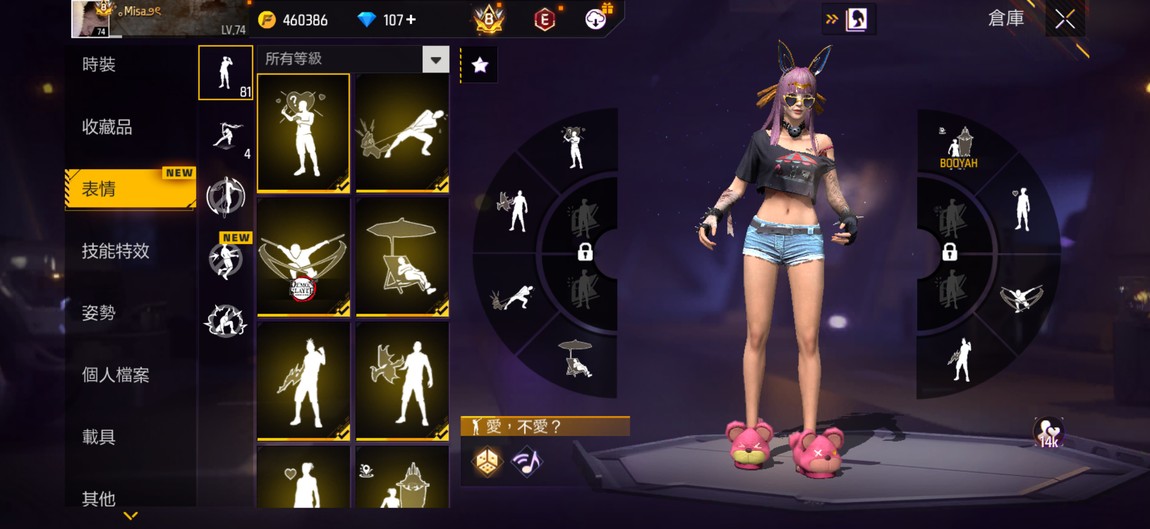
Task: Go to the 載具 category
Action: pyautogui.click(x=99, y=437)
